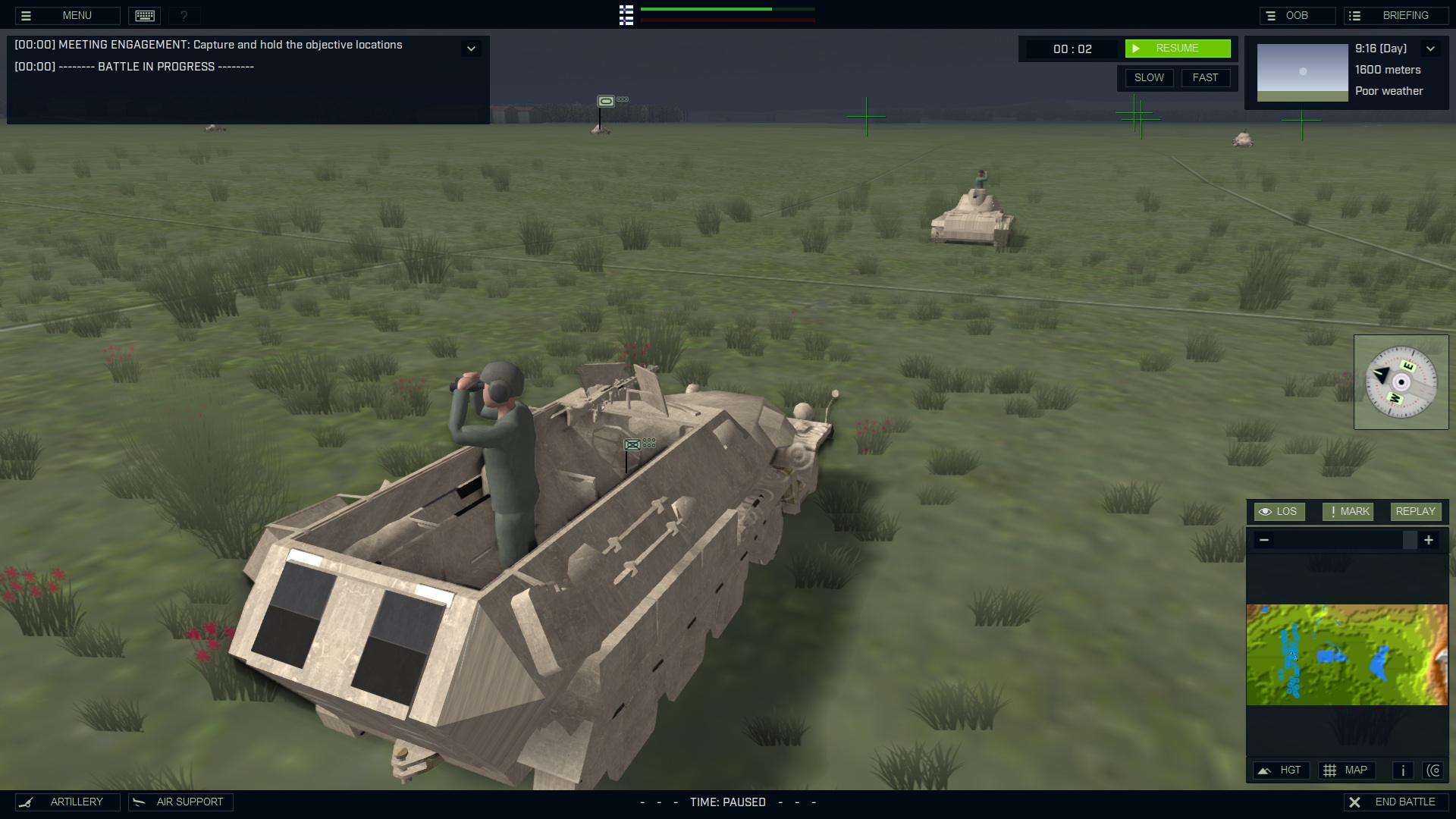Click the help question mark icon
This screenshot has height=819, width=1456.
tap(182, 14)
